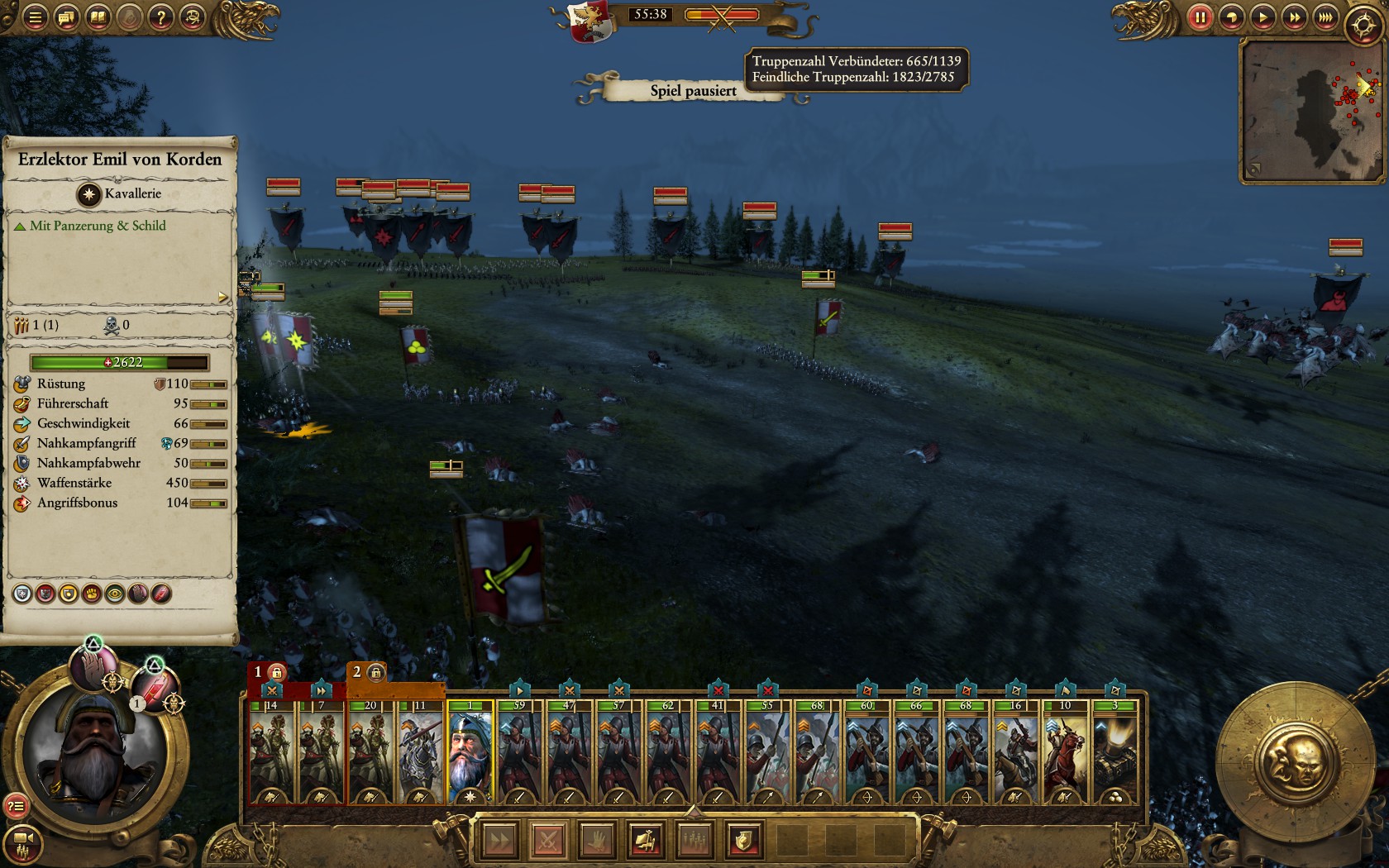Toggle the lock on unit group 2
Viewport: 1389px width, 868px height.
(x=375, y=672)
